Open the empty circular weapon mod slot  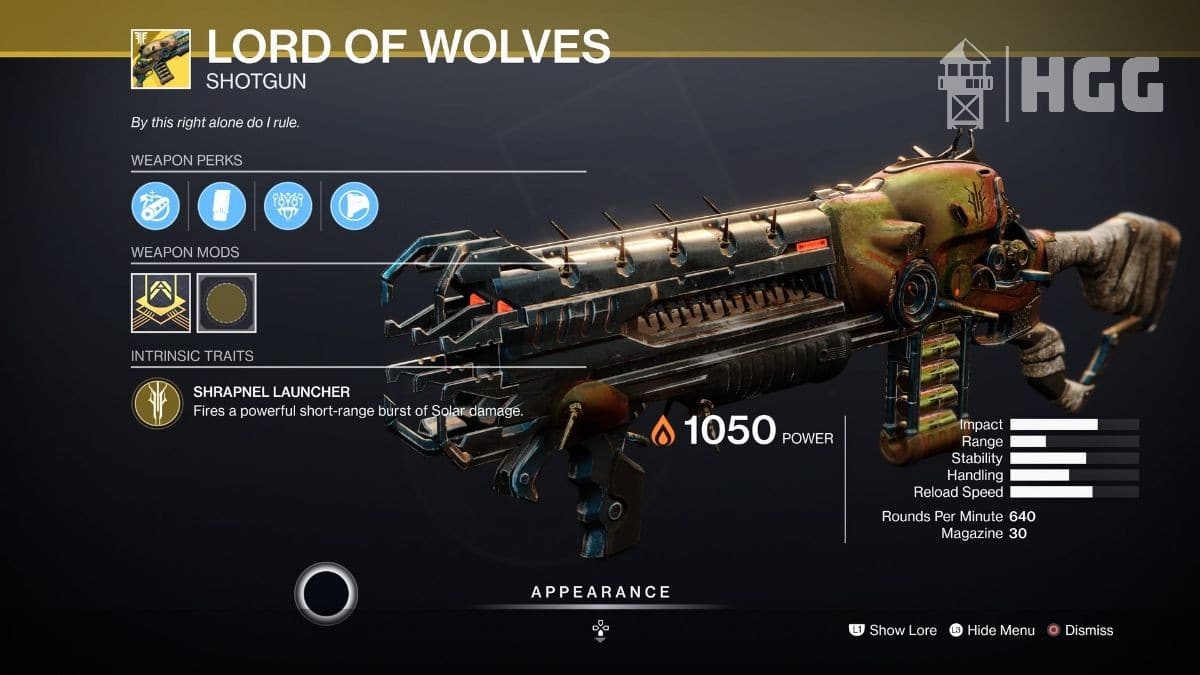click(226, 302)
